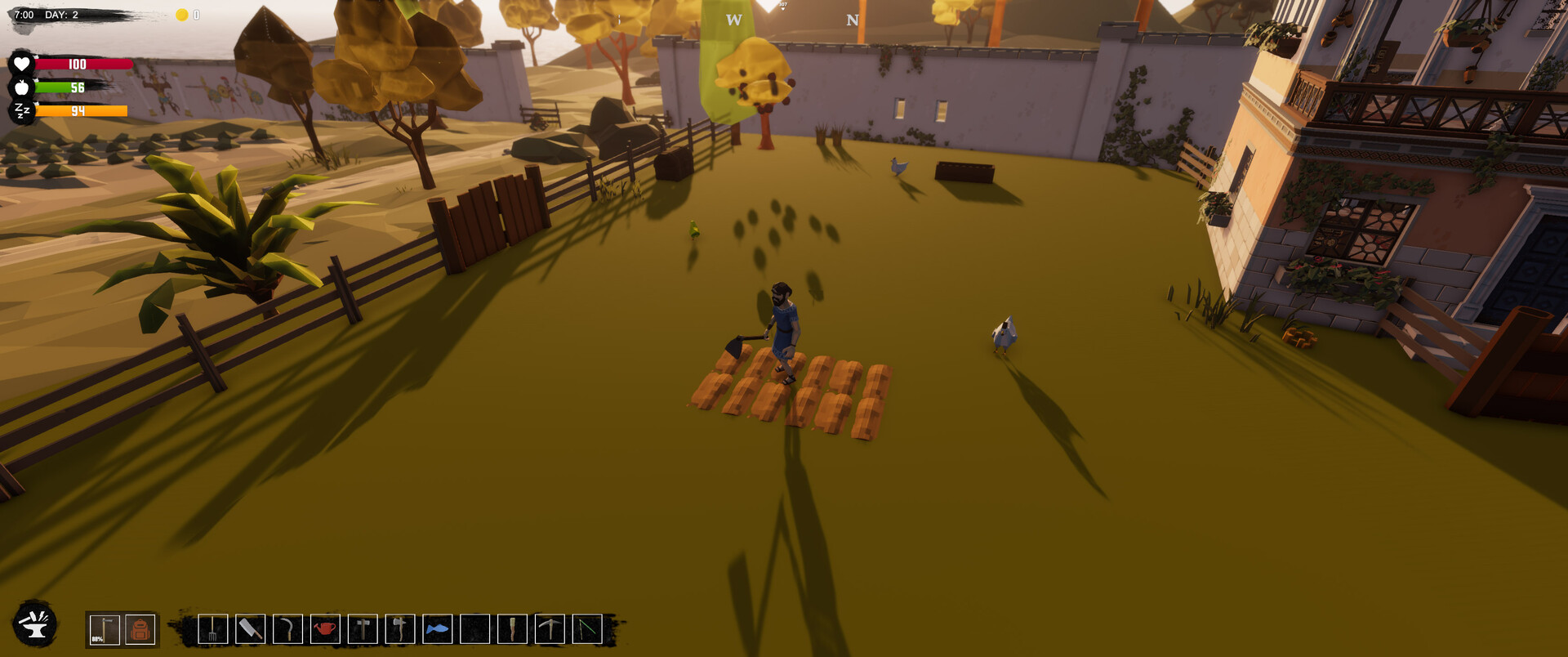Choose the hammer in the hotbar
The height and width of the screenshot is (657, 1568).
362,629
